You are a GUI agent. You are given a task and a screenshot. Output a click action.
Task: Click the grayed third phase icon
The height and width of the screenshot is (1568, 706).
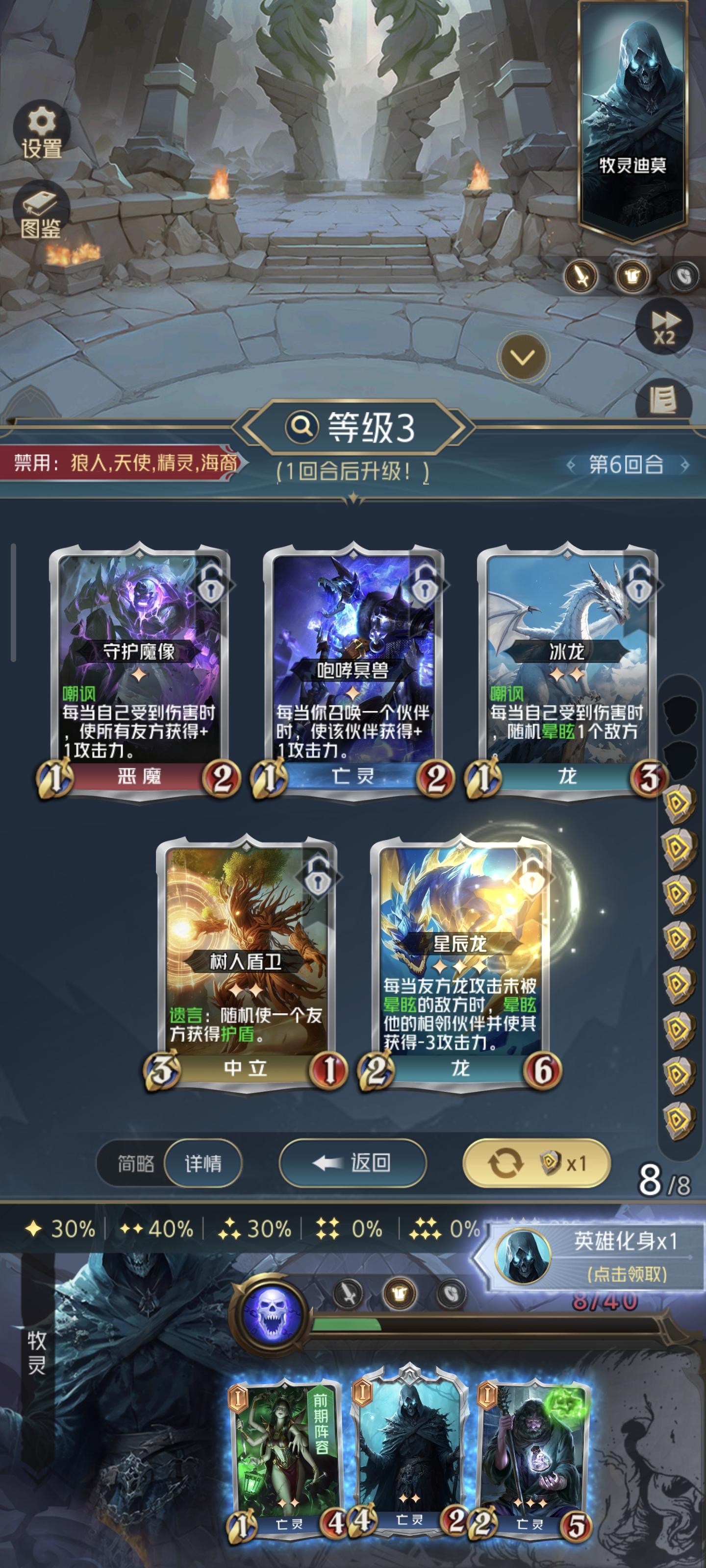click(x=685, y=274)
